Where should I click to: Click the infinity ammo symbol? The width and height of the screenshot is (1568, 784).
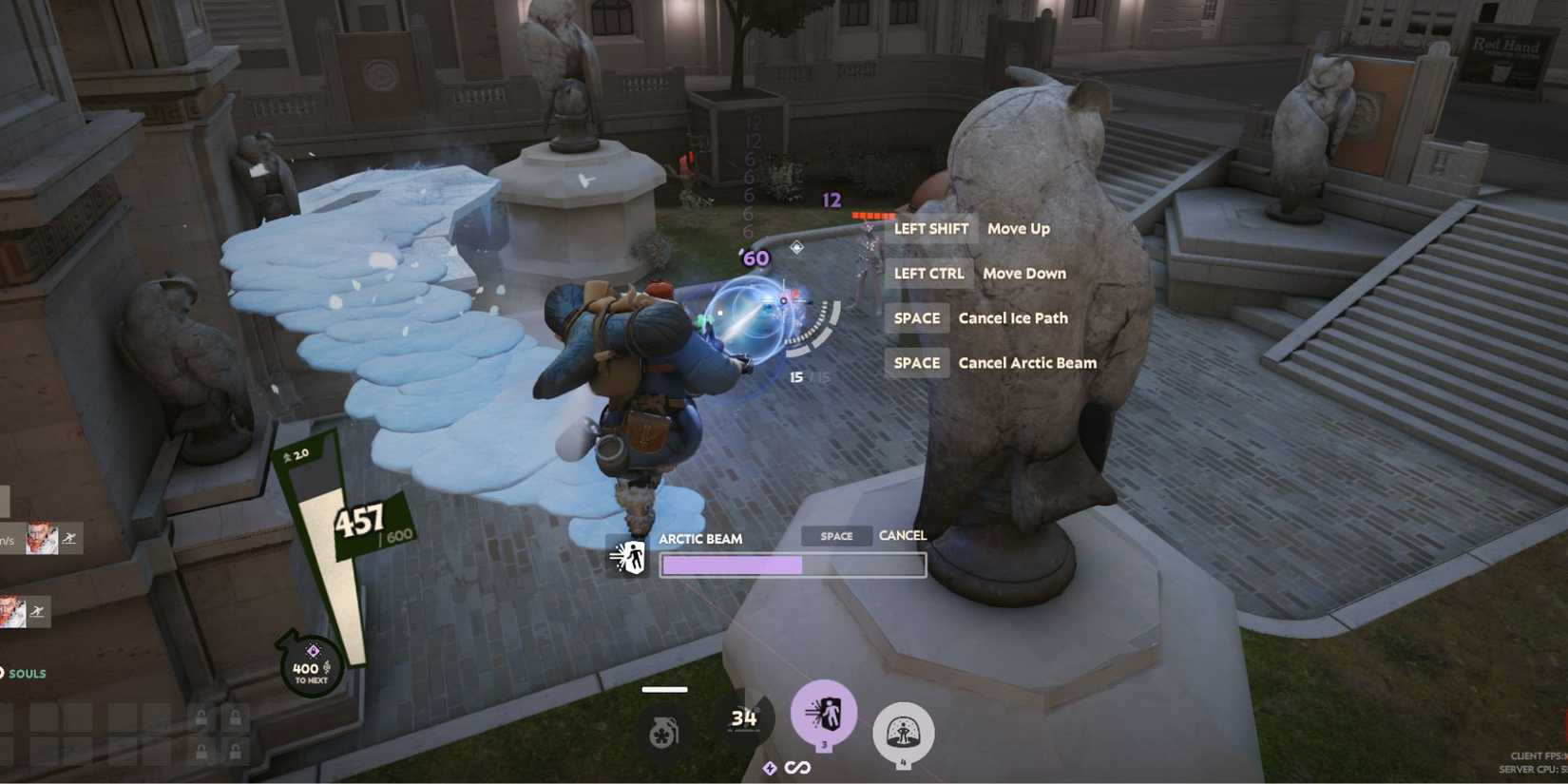tap(795, 766)
